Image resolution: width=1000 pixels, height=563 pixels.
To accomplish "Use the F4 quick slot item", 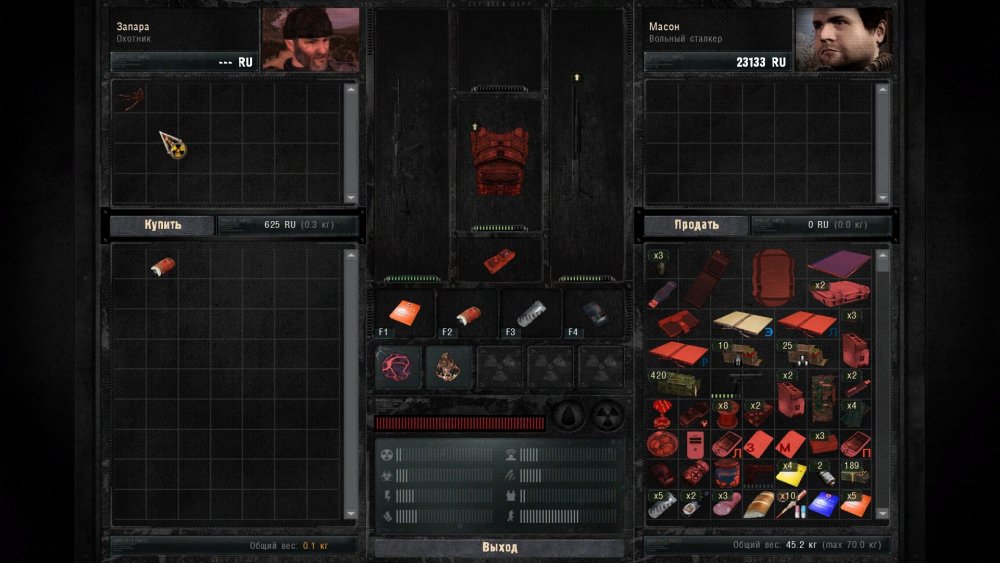I will pos(592,314).
